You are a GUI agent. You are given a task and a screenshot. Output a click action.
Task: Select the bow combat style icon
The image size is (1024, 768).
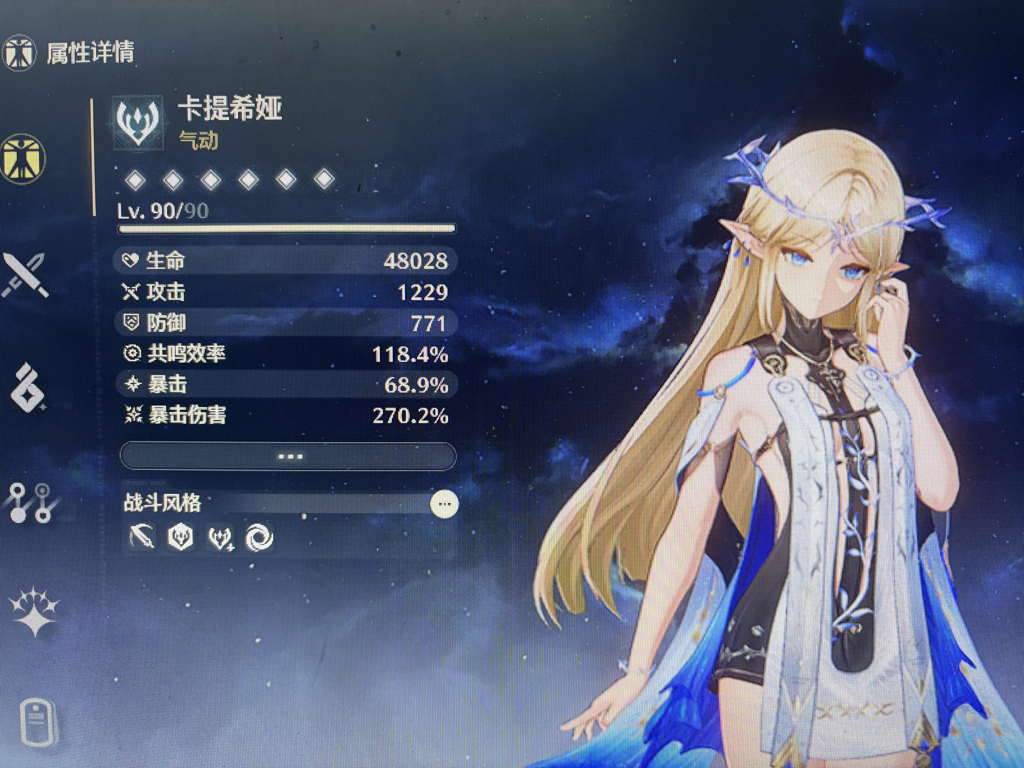pyautogui.click(x=141, y=538)
